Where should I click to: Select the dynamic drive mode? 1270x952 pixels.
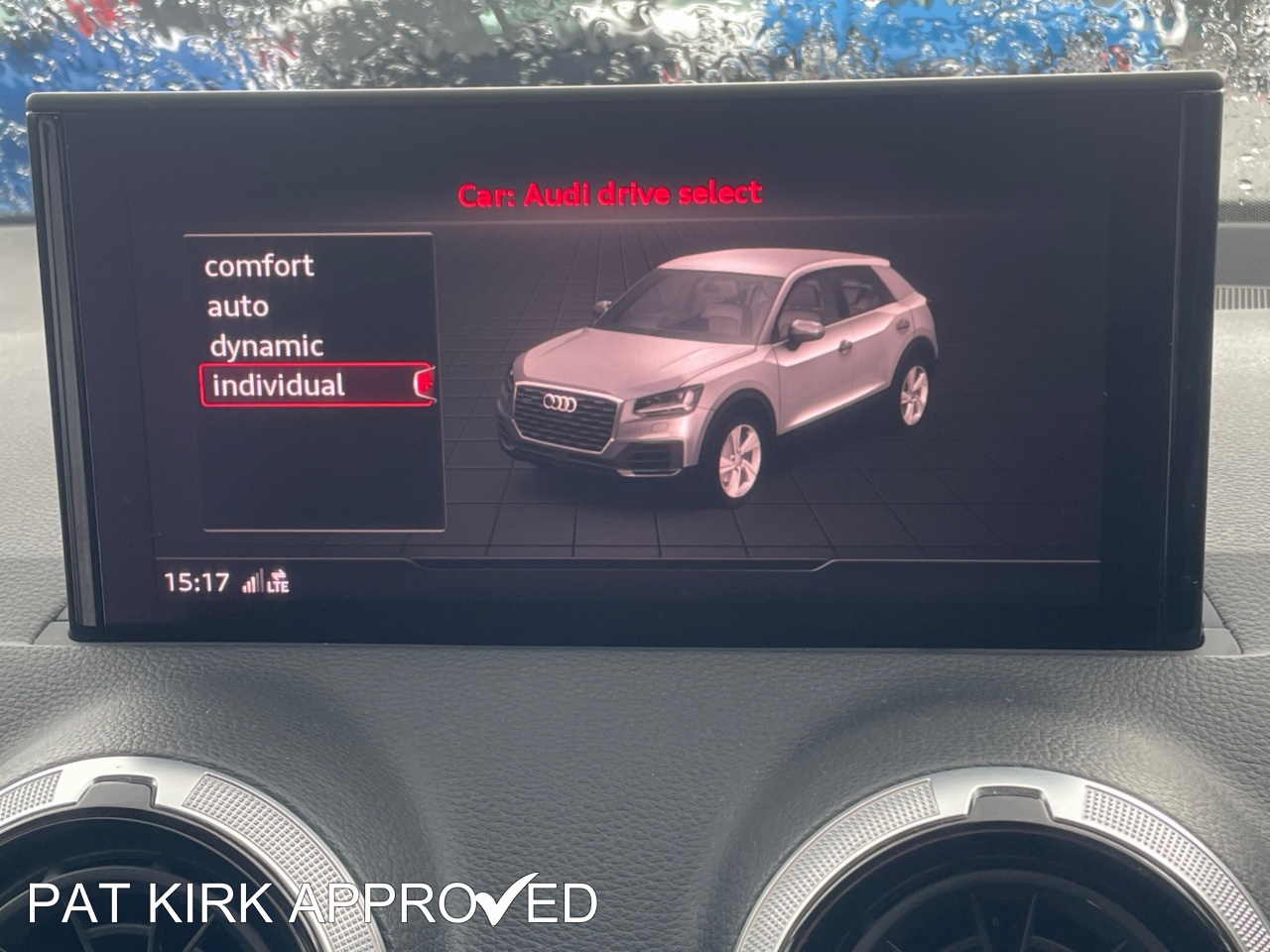264,346
